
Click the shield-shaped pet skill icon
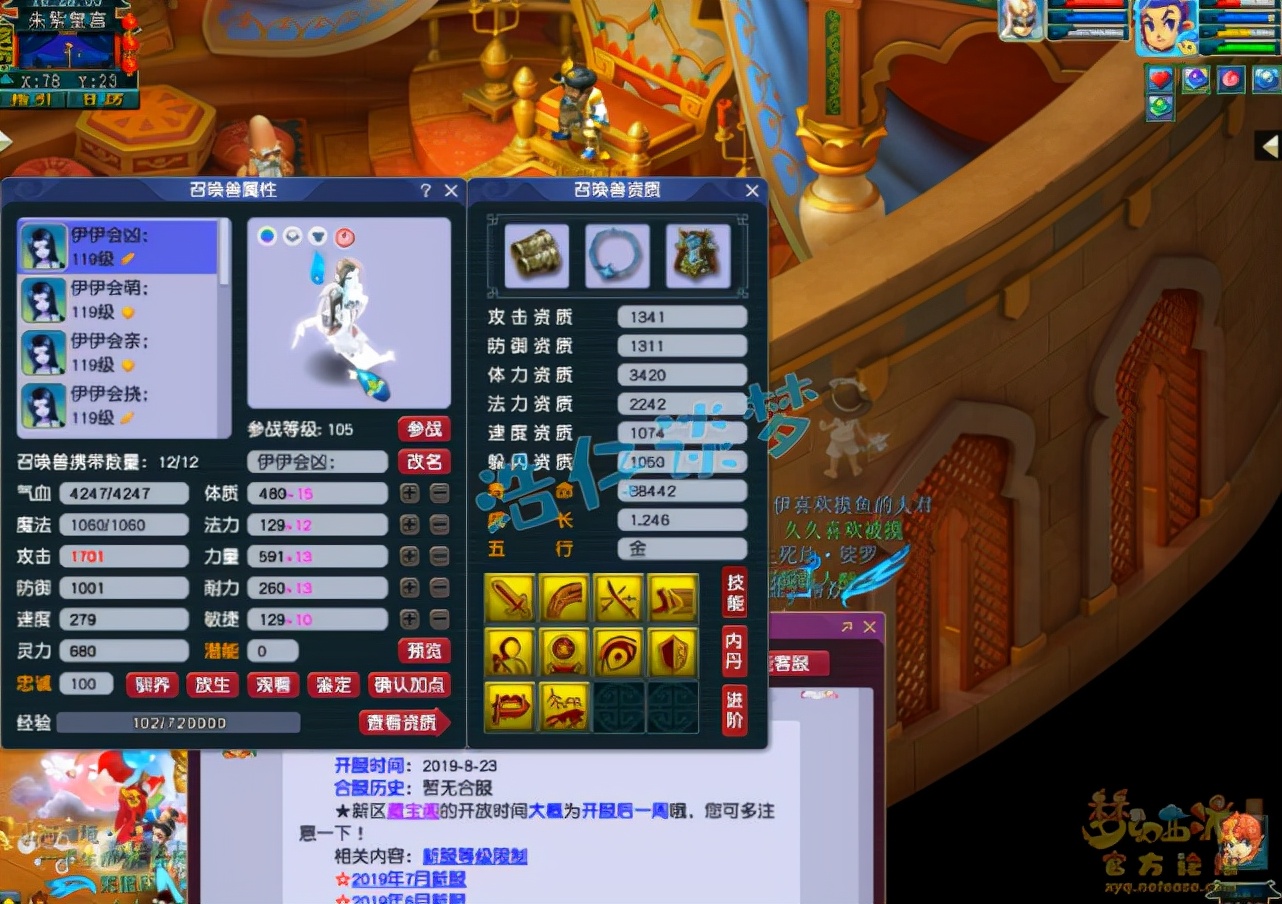[672, 650]
